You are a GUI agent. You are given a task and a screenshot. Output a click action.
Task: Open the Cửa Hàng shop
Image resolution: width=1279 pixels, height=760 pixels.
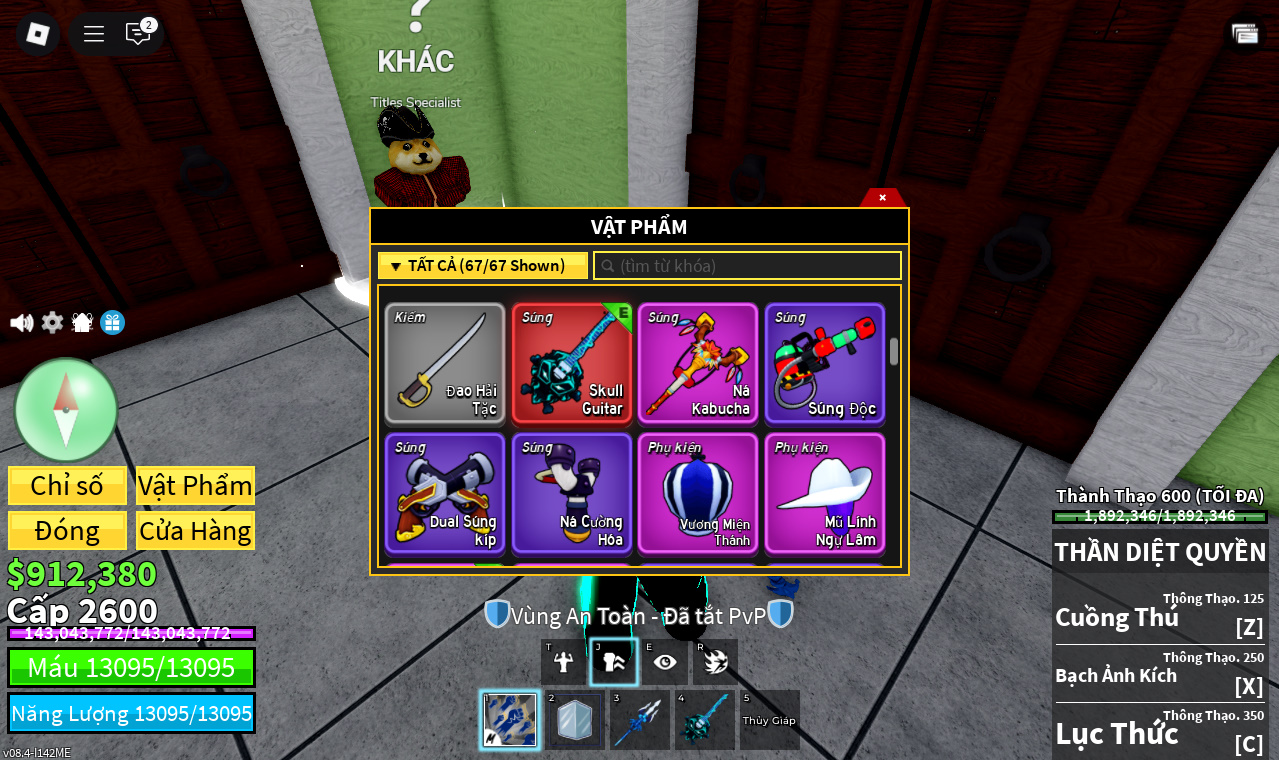[195, 531]
